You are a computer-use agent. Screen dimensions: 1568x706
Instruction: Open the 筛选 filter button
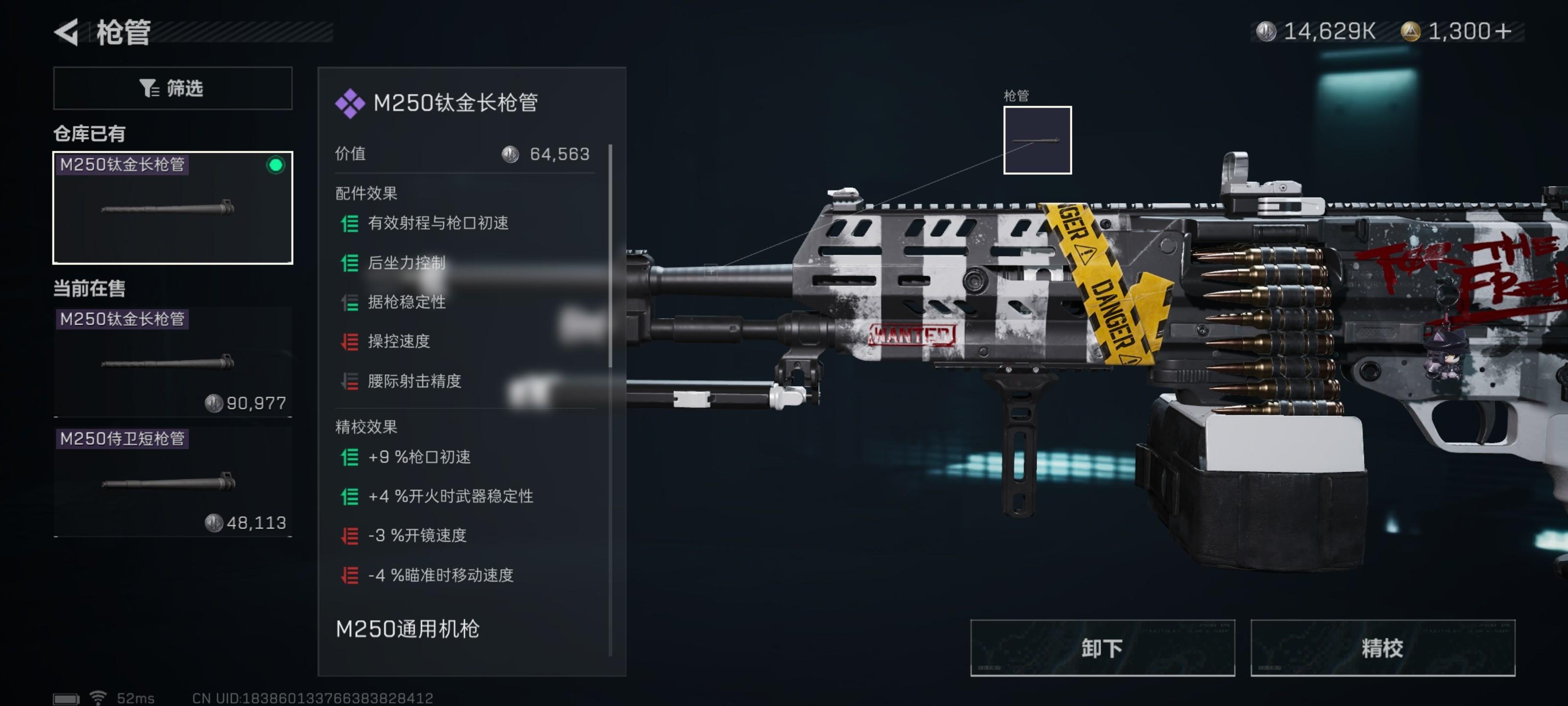173,88
